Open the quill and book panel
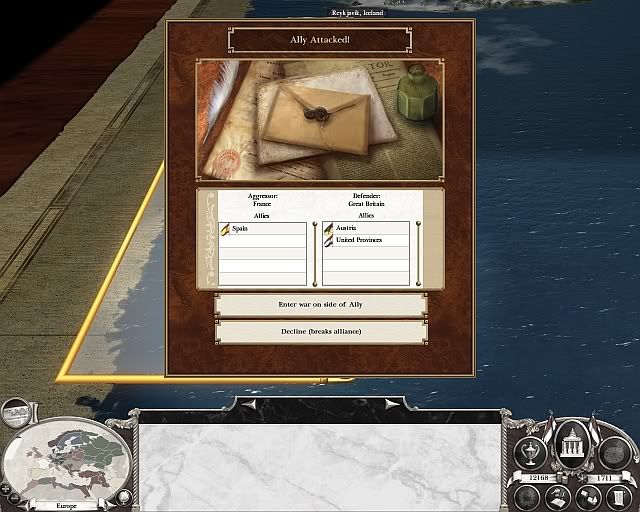 click(x=556, y=495)
